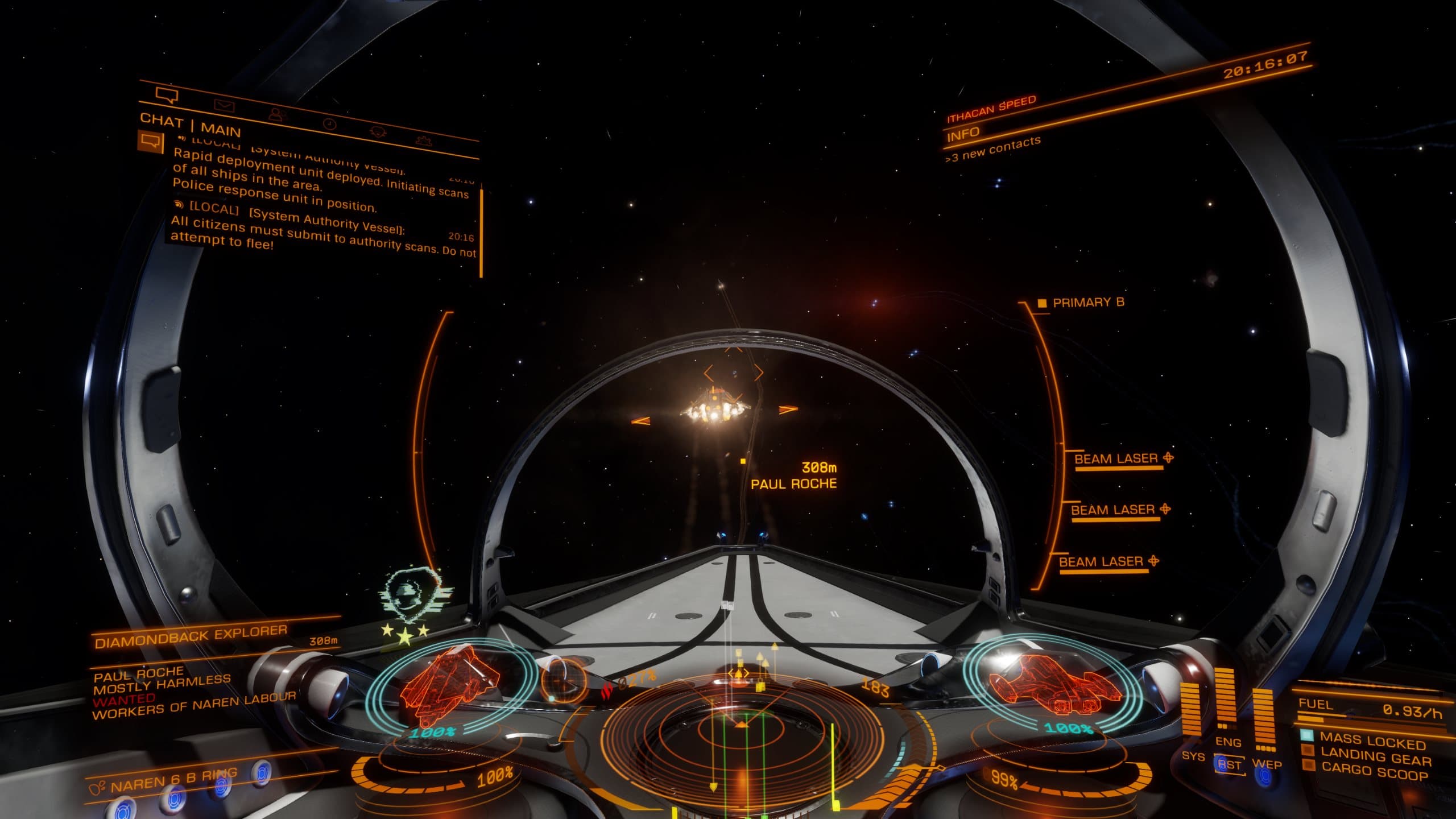Viewport: 1456px width, 819px height.
Task: Select the top Beam Laser weapon entry
Action: pos(1116,460)
